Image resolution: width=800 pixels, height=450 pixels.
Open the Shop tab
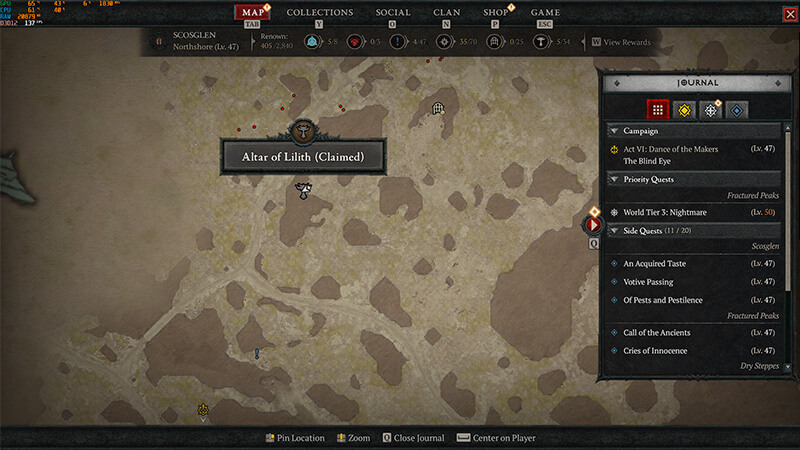(496, 13)
